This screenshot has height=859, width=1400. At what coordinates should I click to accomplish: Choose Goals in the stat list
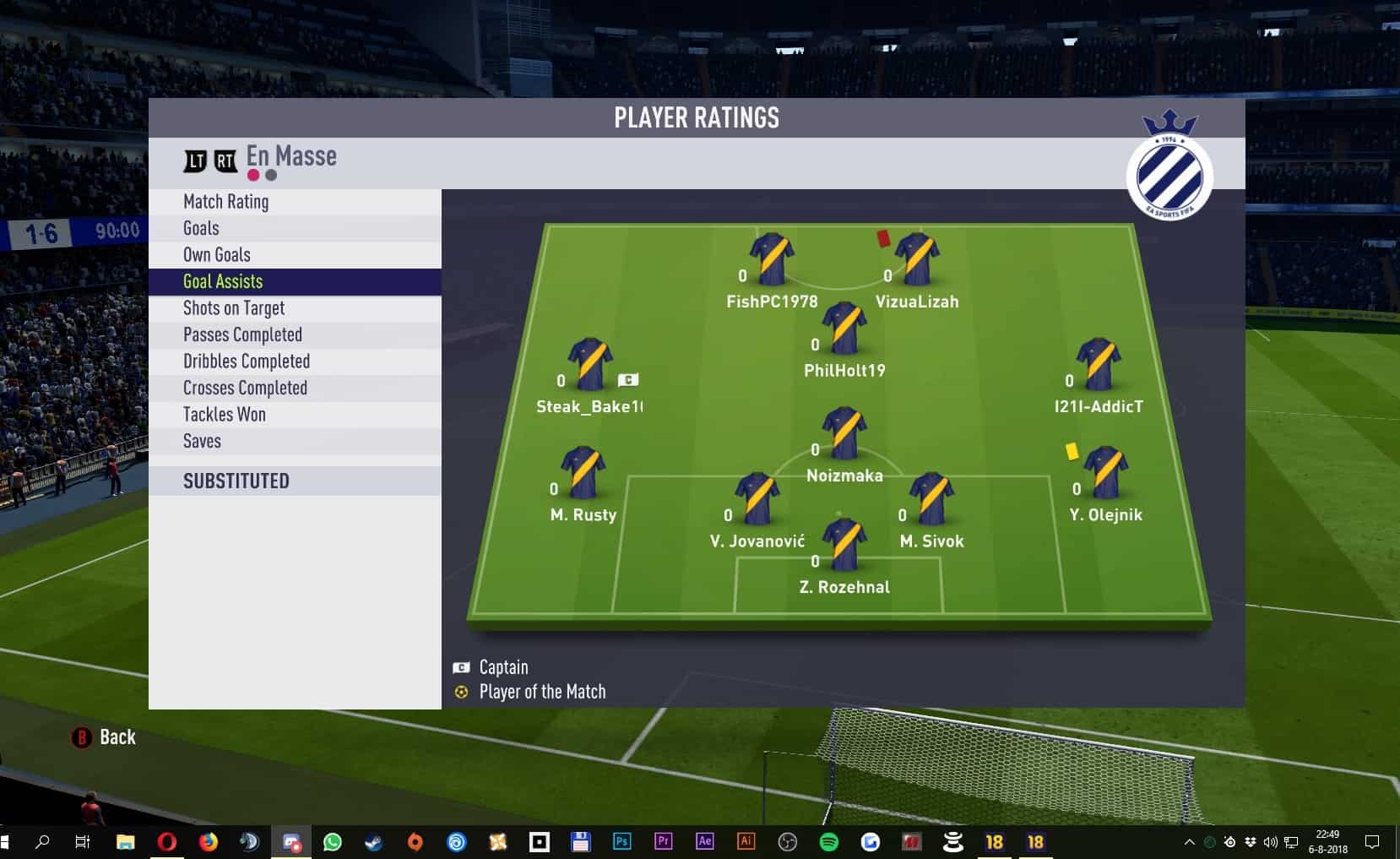(x=201, y=228)
